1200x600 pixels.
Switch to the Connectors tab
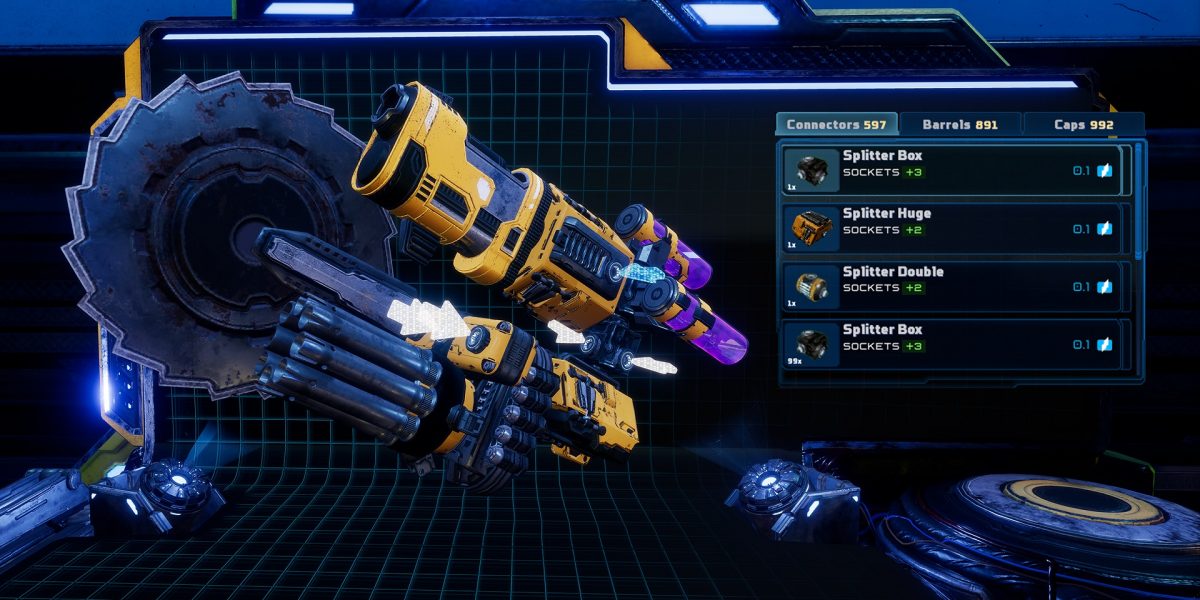pos(836,125)
